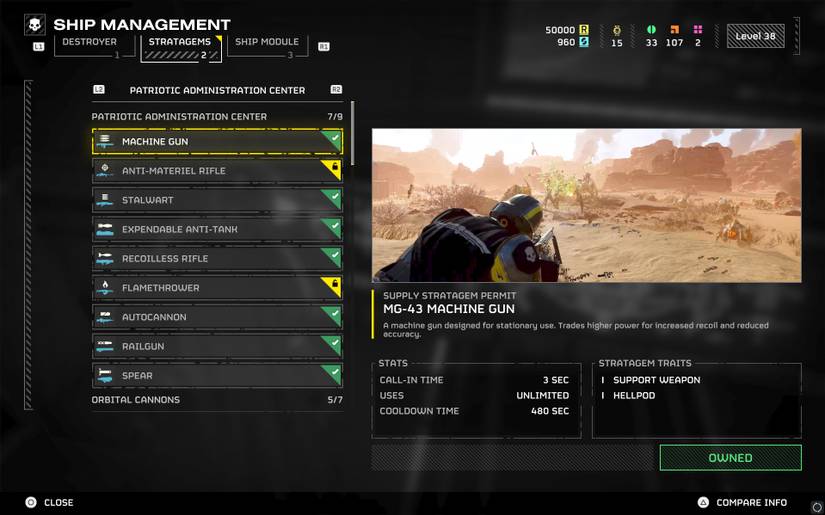Image resolution: width=825 pixels, height=515 pixels.
Task: Select the Spear stratagem
Action: [217, 376]
